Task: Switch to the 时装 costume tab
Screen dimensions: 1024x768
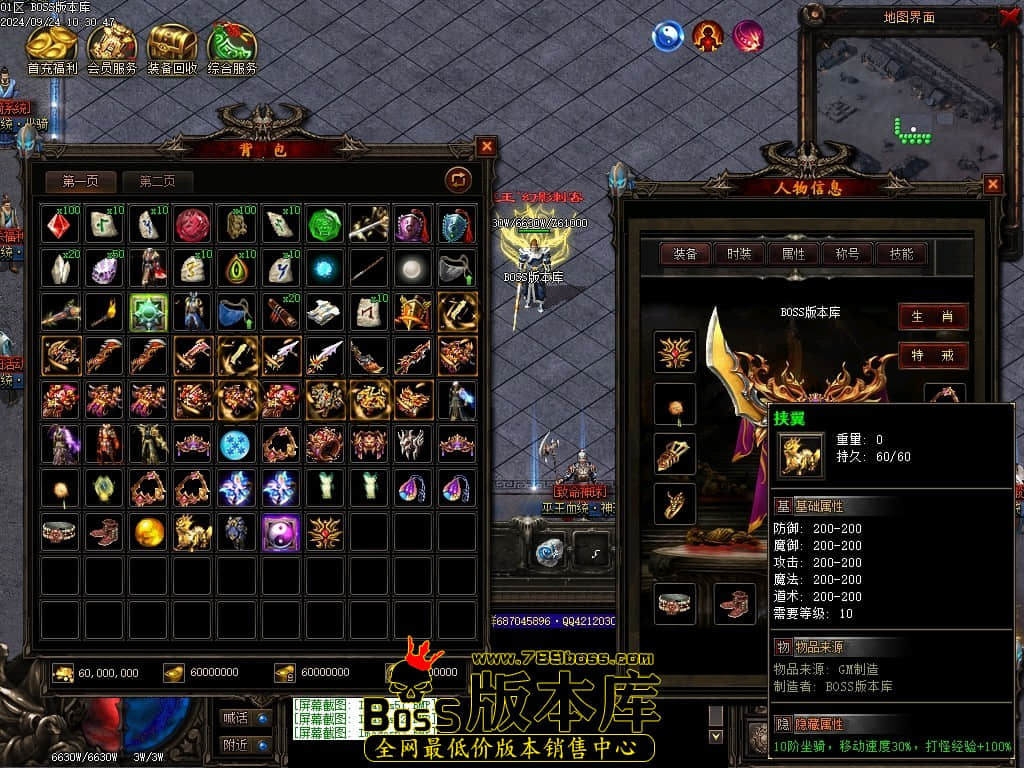Action: click(739, 254)
